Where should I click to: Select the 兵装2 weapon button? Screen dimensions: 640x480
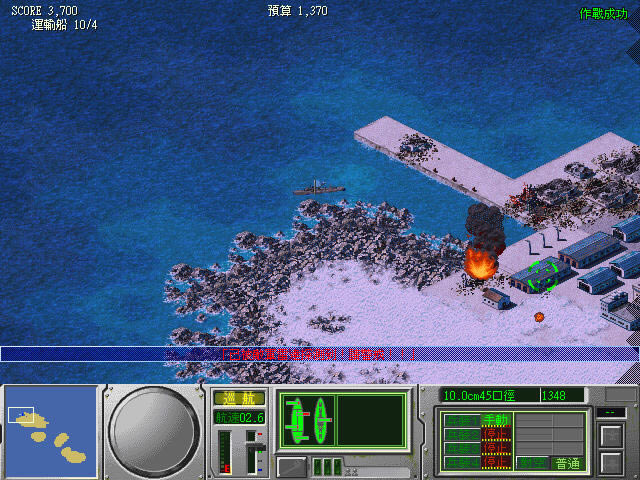coord(462,434)
